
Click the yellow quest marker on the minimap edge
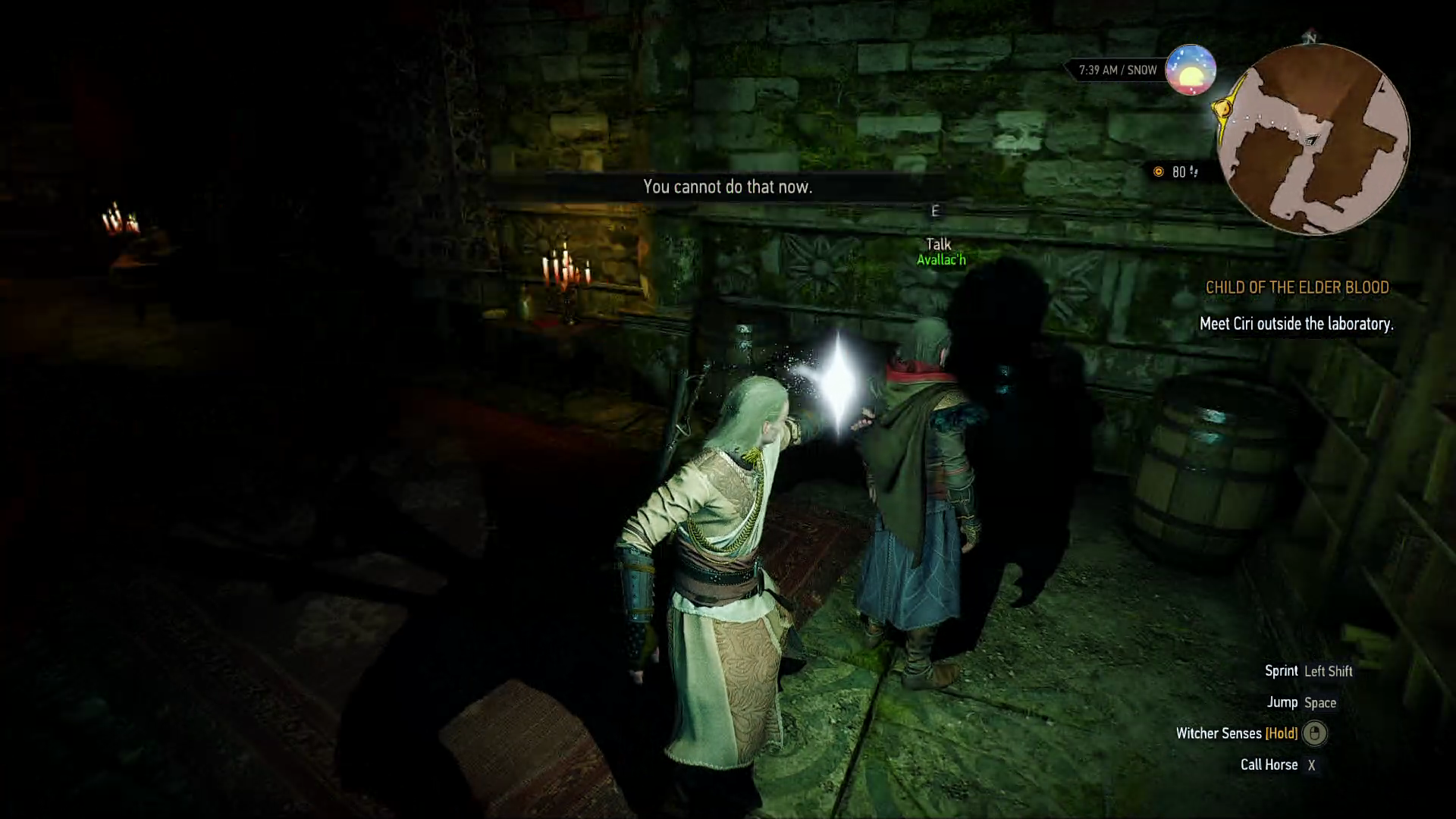point(1223,107)
